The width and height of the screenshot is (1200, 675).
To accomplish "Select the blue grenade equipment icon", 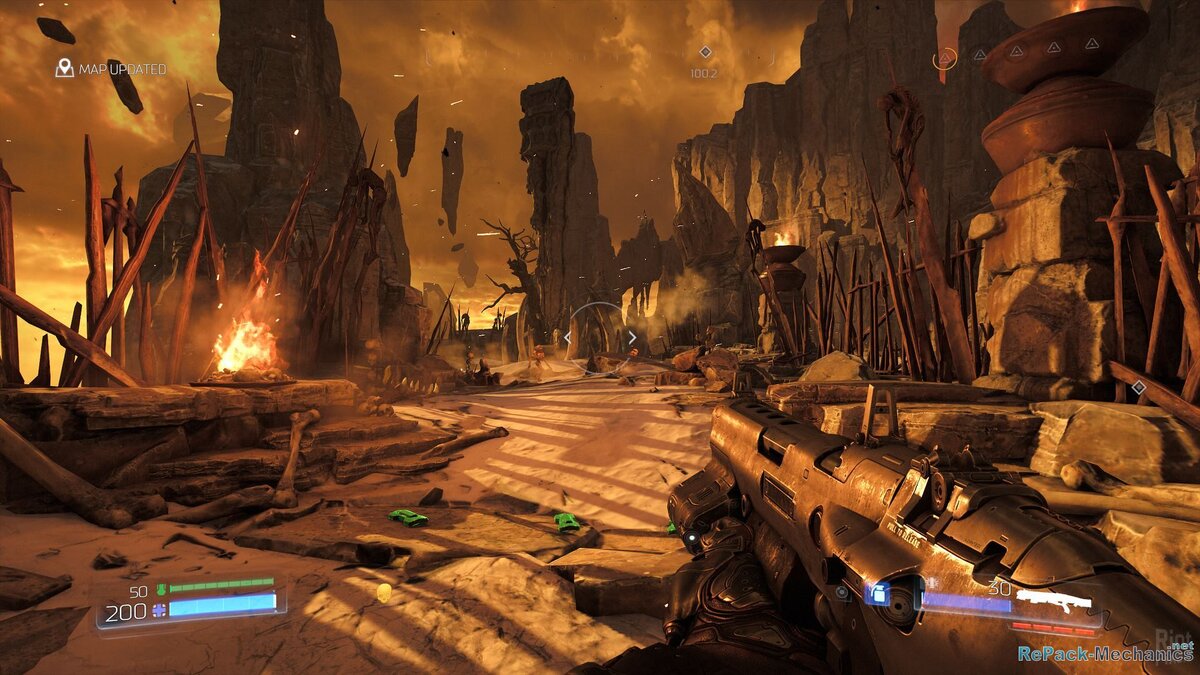I will pos(879,594).
